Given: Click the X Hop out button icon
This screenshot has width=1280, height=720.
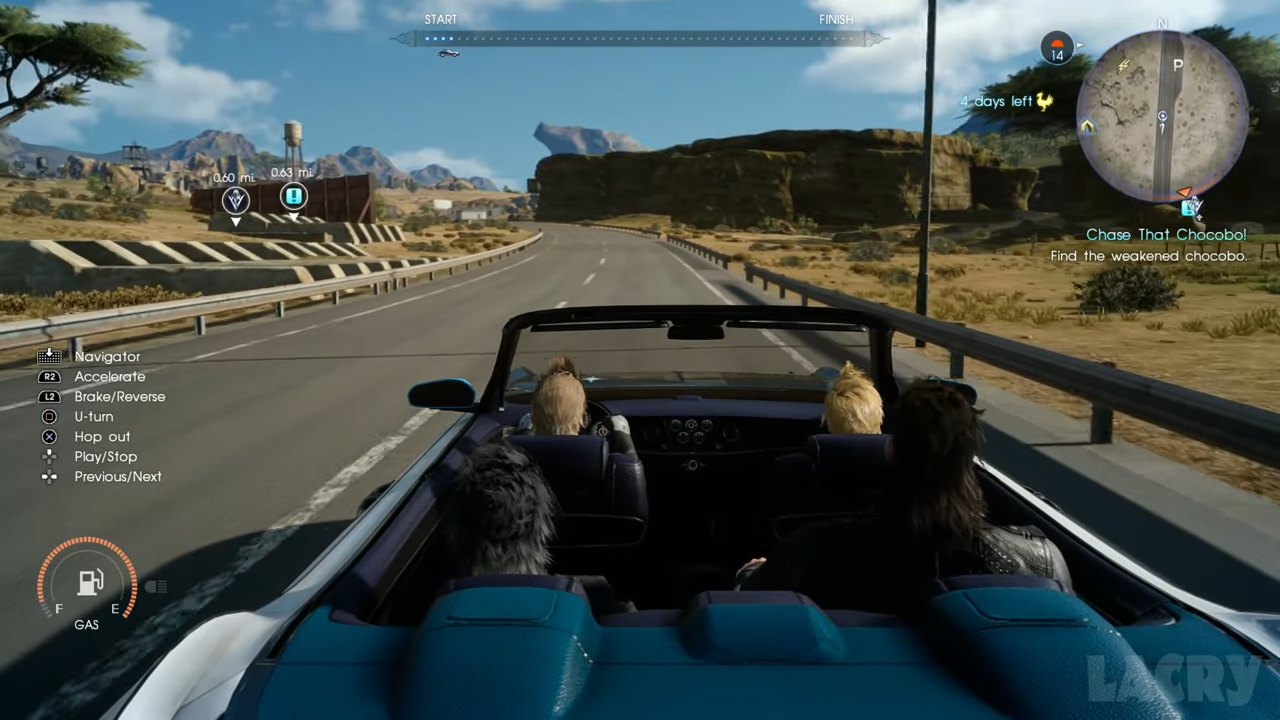Looking at the screenshot, I should (x=49, y=436).
